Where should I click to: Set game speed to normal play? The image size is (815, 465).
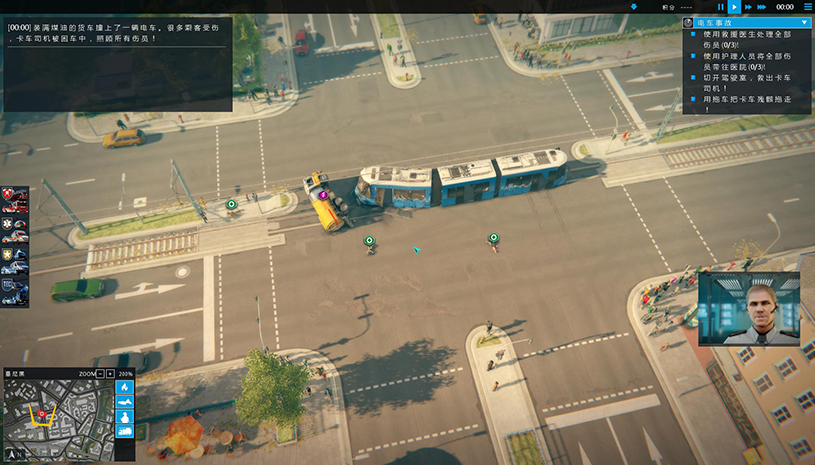[x=735, y=7]
